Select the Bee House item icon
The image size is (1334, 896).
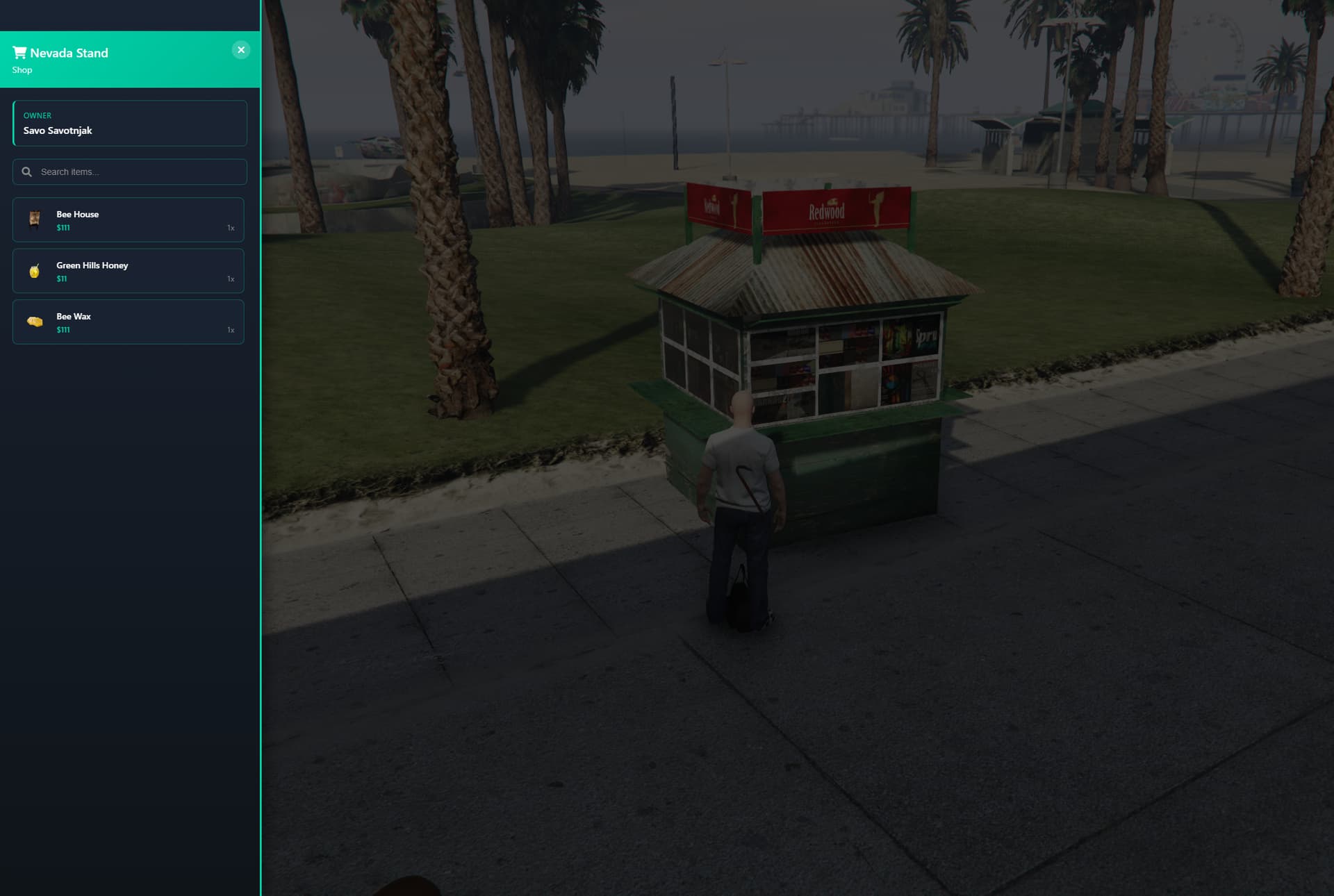pos(34,219)
